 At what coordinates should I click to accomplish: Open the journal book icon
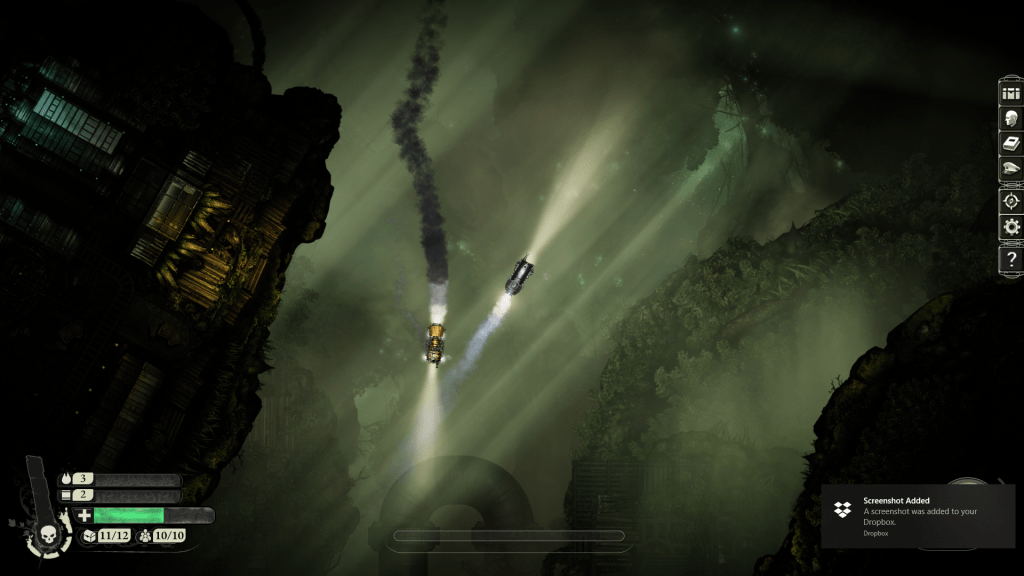tap(1011, 143)
